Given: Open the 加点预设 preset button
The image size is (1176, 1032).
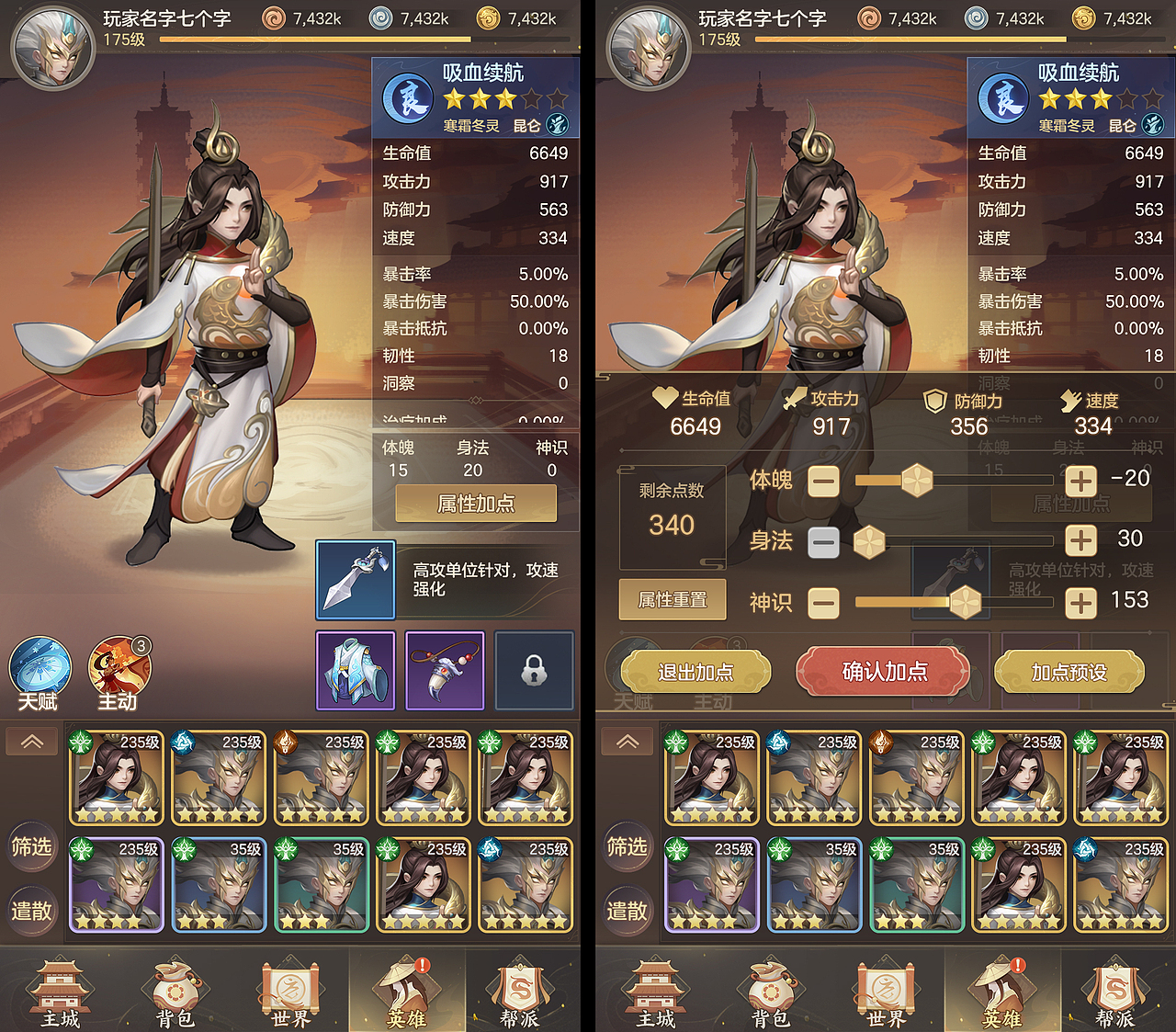Looking at the screenshot, I should (x=1069, y=672).
